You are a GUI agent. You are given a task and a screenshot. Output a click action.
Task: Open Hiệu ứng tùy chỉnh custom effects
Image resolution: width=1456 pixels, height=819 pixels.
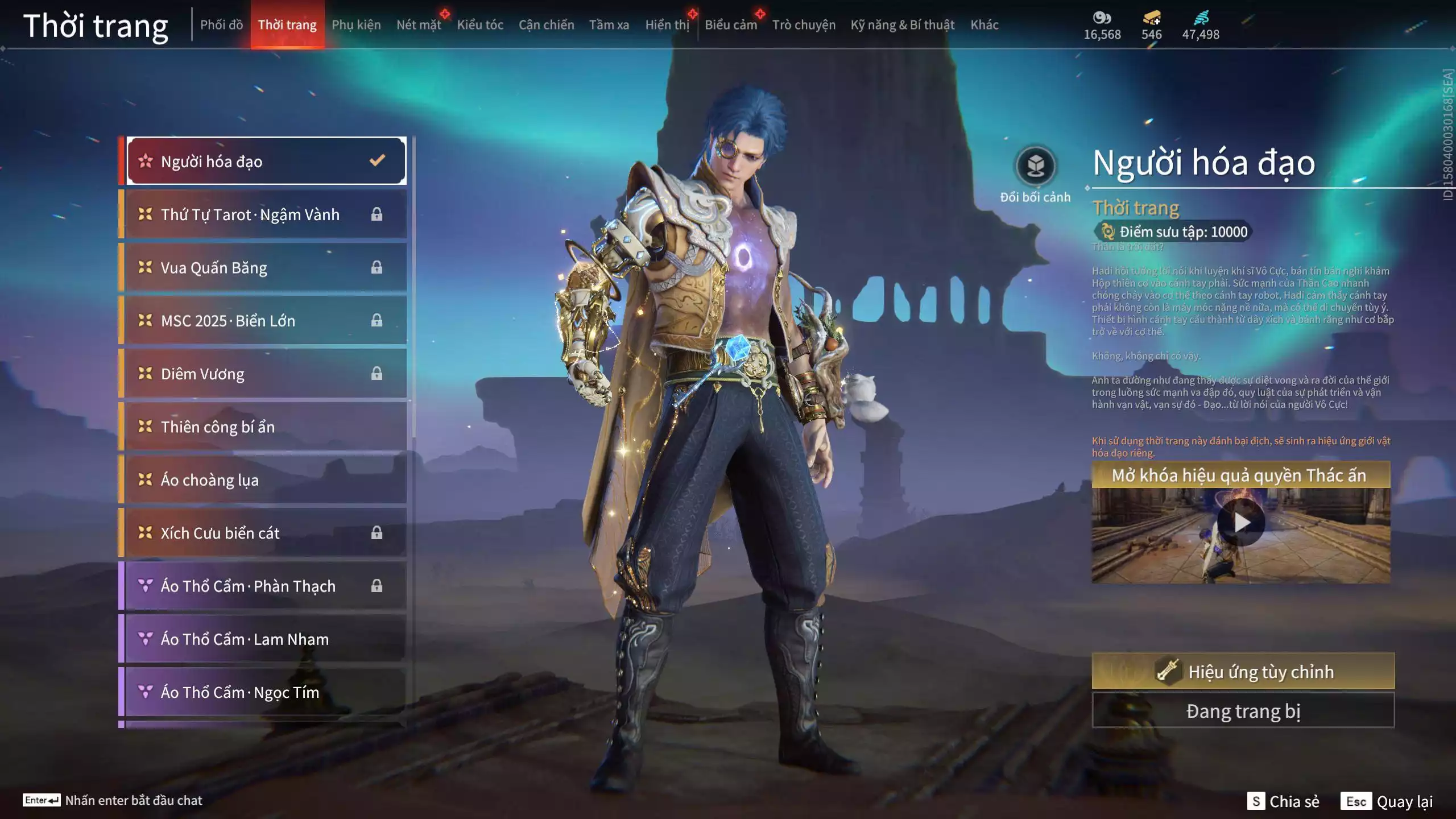tap(1243, 672)
